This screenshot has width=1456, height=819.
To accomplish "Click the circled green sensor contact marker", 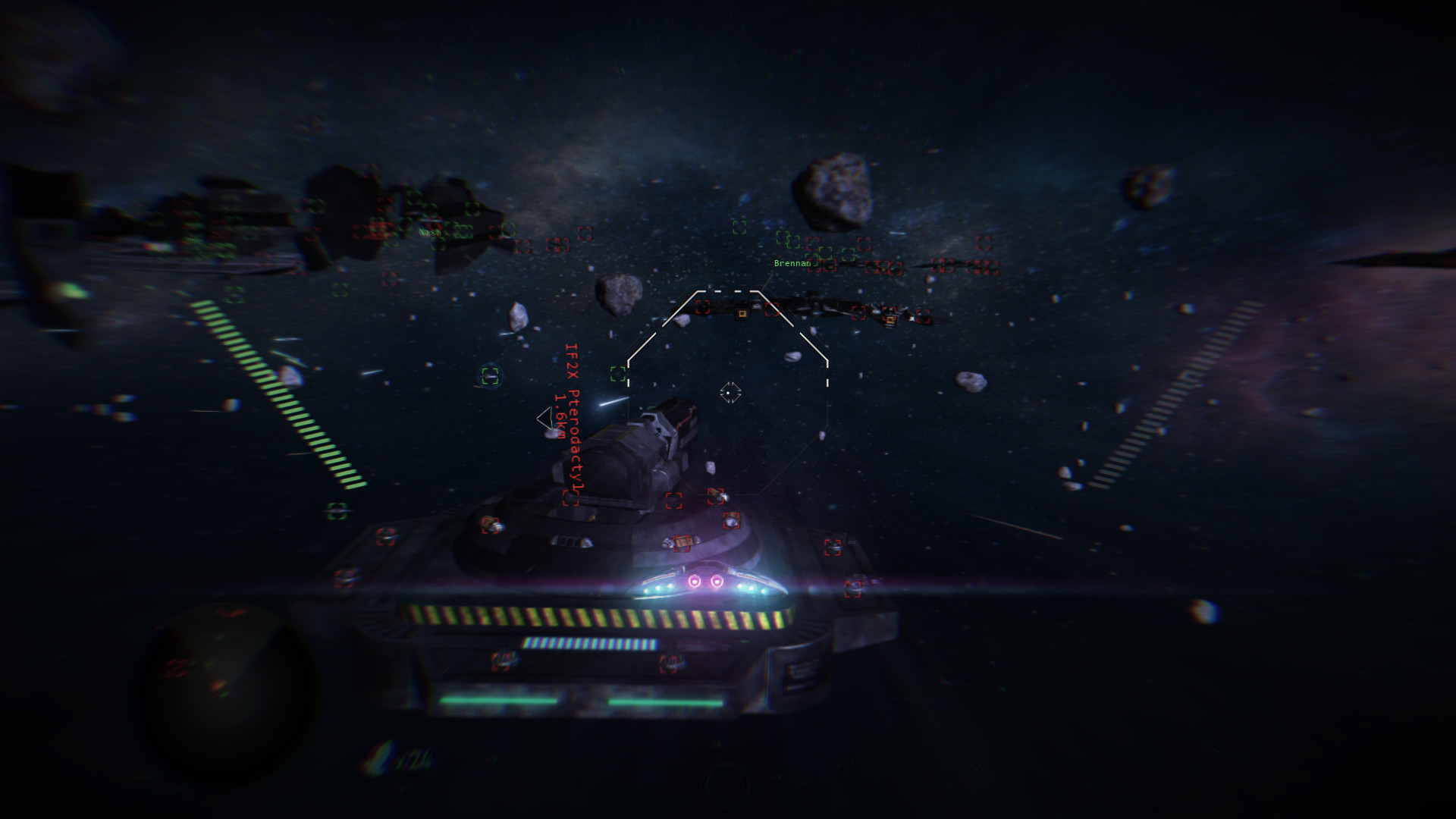I will [488, 375].
